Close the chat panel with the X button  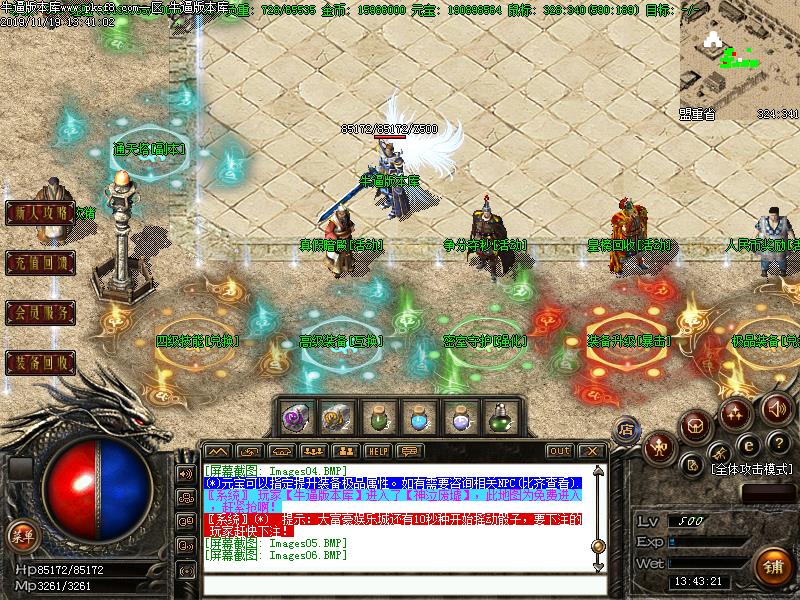tap(591, 451)
